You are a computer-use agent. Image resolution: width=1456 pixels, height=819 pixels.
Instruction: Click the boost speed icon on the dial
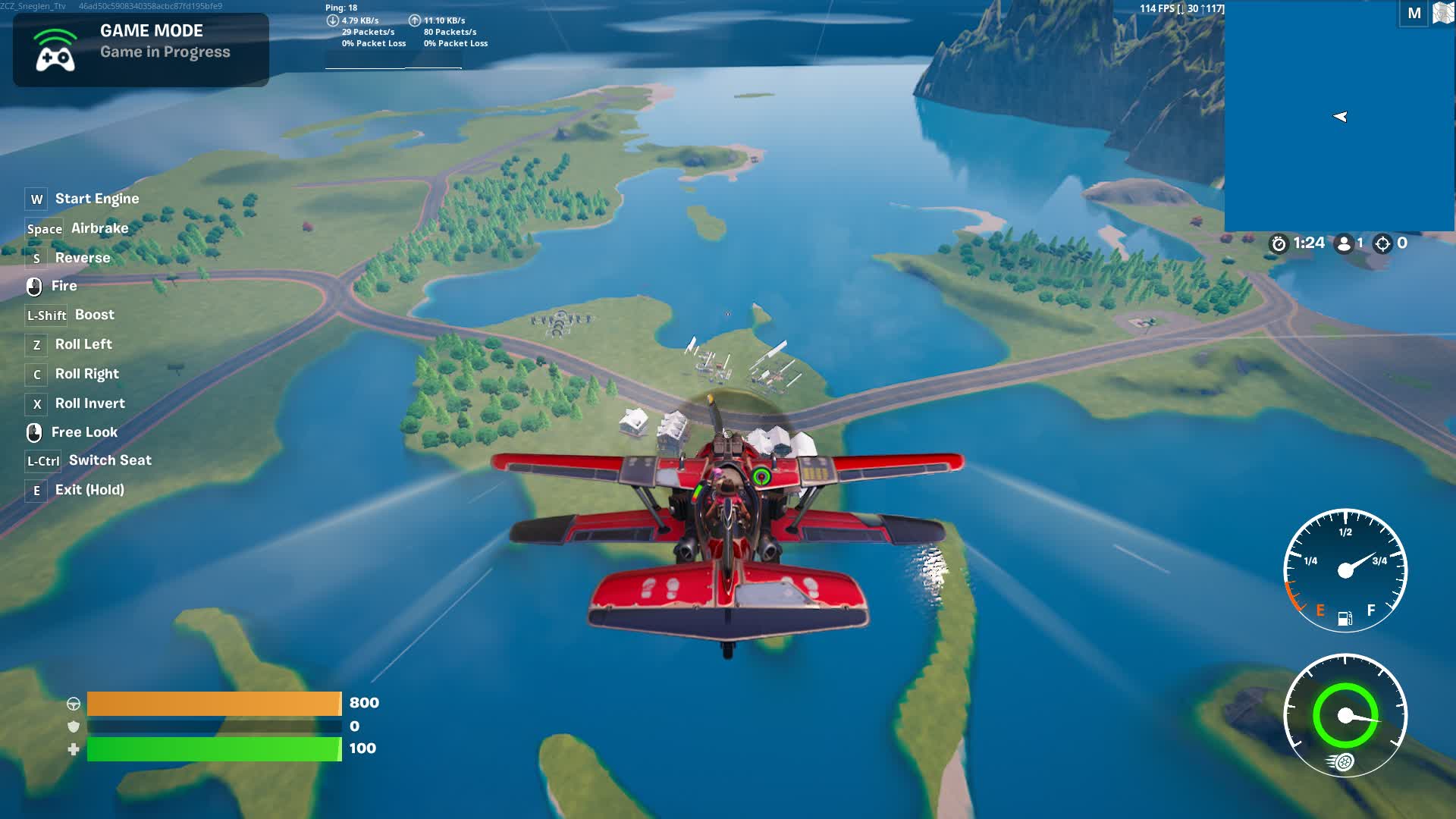click(1342, 762)
